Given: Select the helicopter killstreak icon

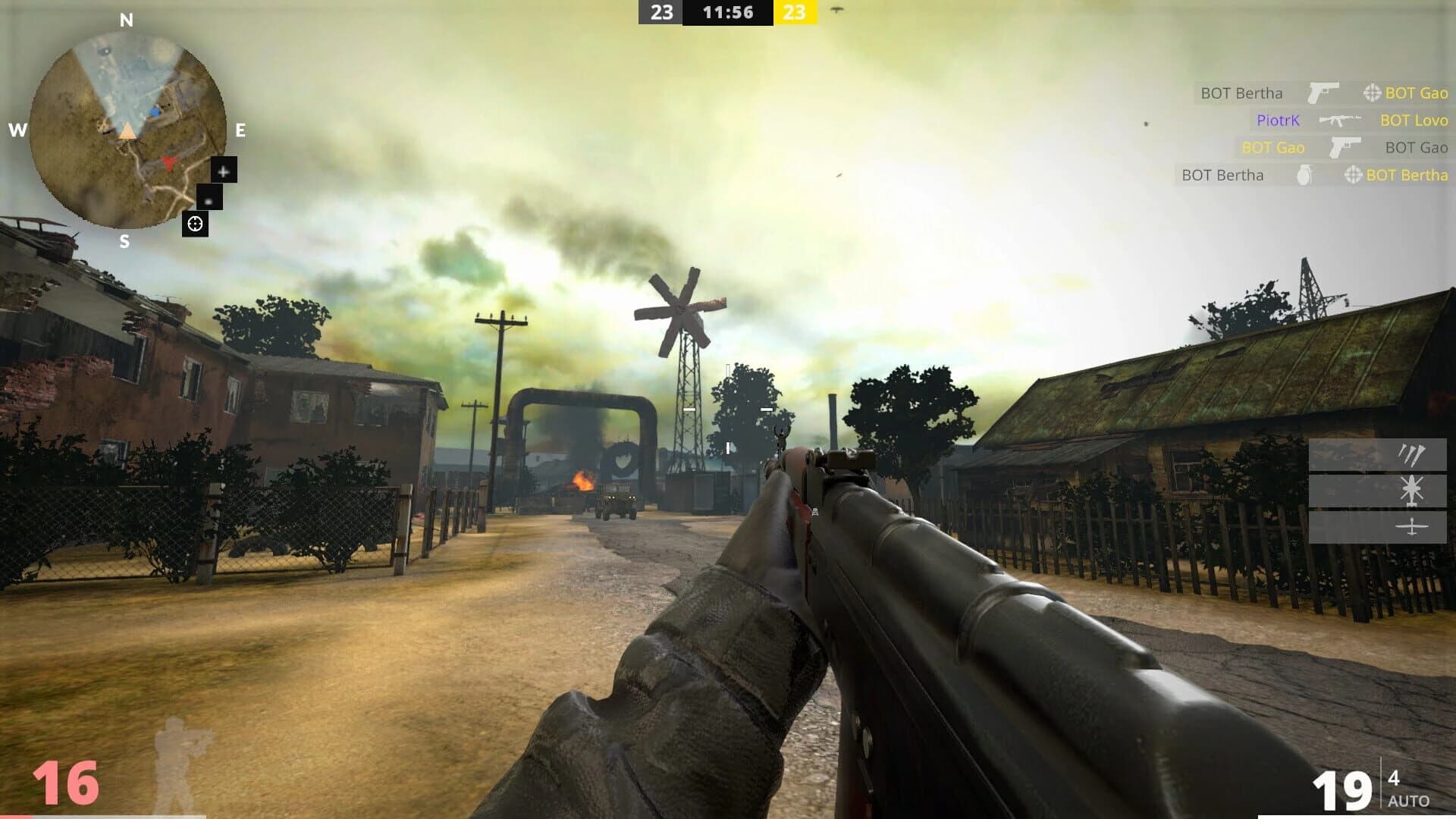Looking at the screenshot, I should [x=1412, y=489].
